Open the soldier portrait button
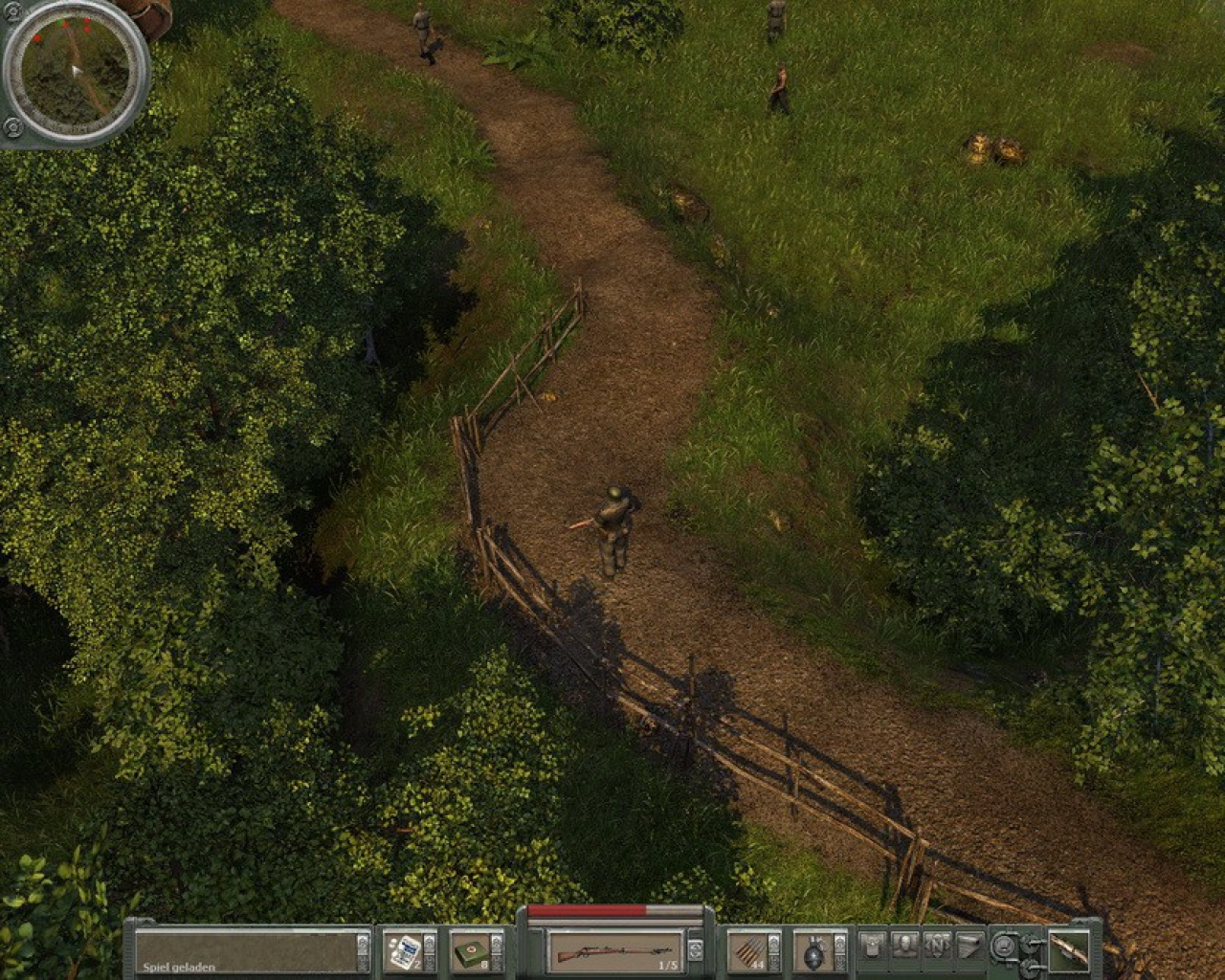Image resolution: width=1225 pixels, height=980 pixels. [905, 946]
